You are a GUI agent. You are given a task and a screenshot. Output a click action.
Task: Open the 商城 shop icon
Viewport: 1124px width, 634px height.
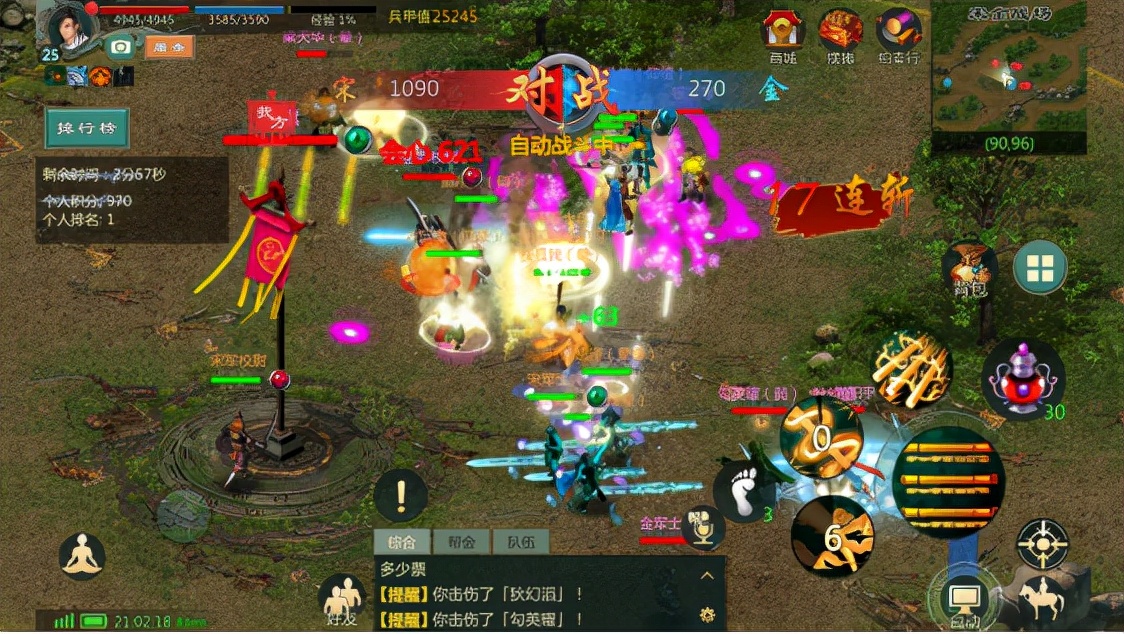784,33
